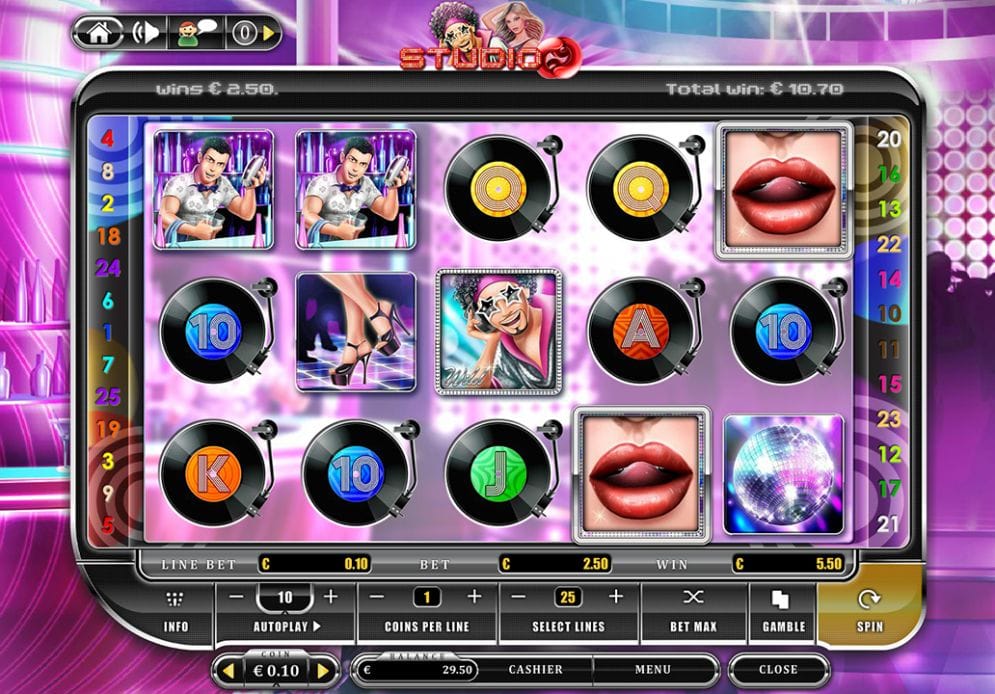Screen dimensions: 995x694
Task: Open the game Menu
Action: point(652,669)
